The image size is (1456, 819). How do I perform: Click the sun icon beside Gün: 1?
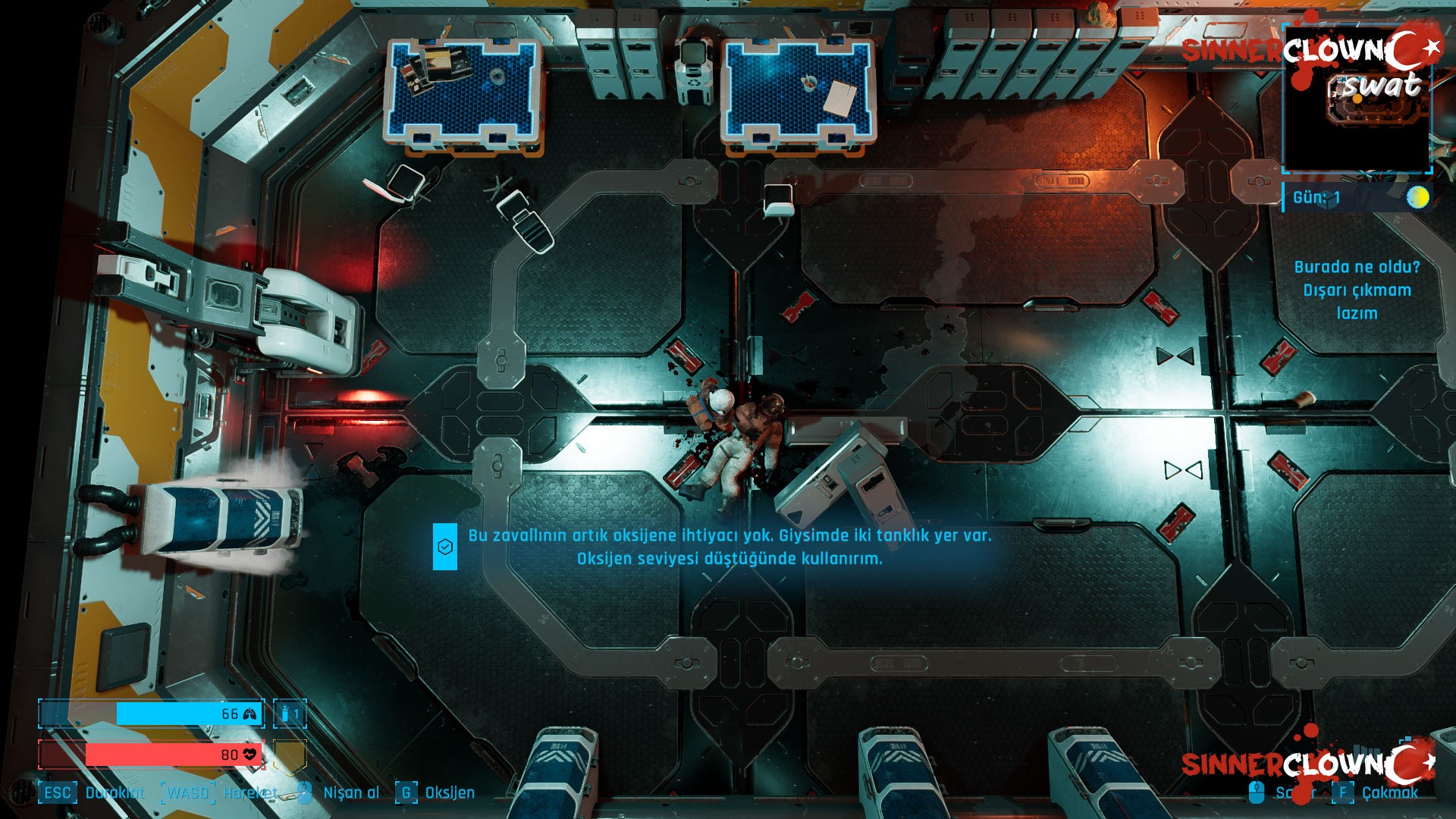pos(1417,198)
